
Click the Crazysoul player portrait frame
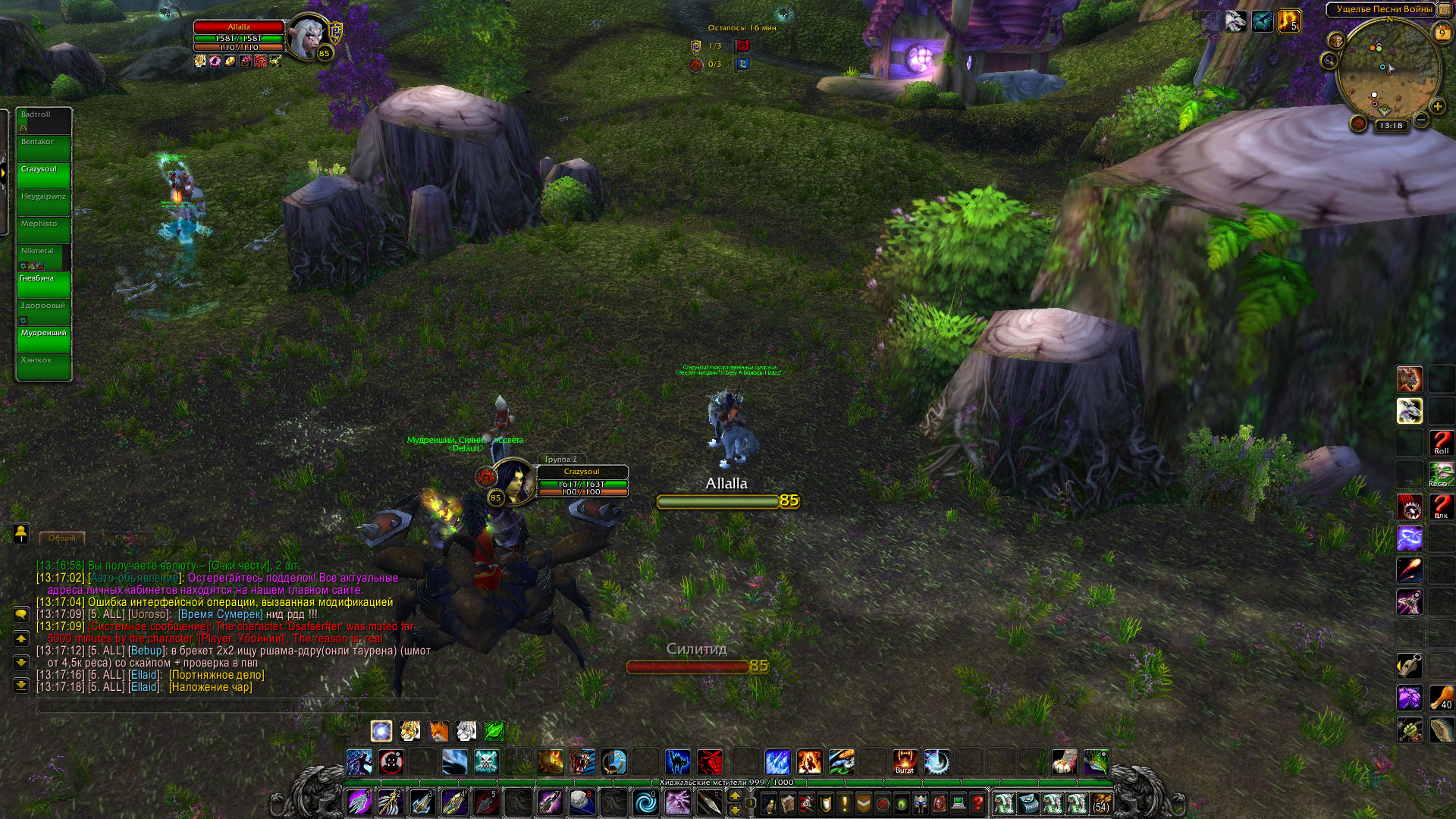coord(513,481)
